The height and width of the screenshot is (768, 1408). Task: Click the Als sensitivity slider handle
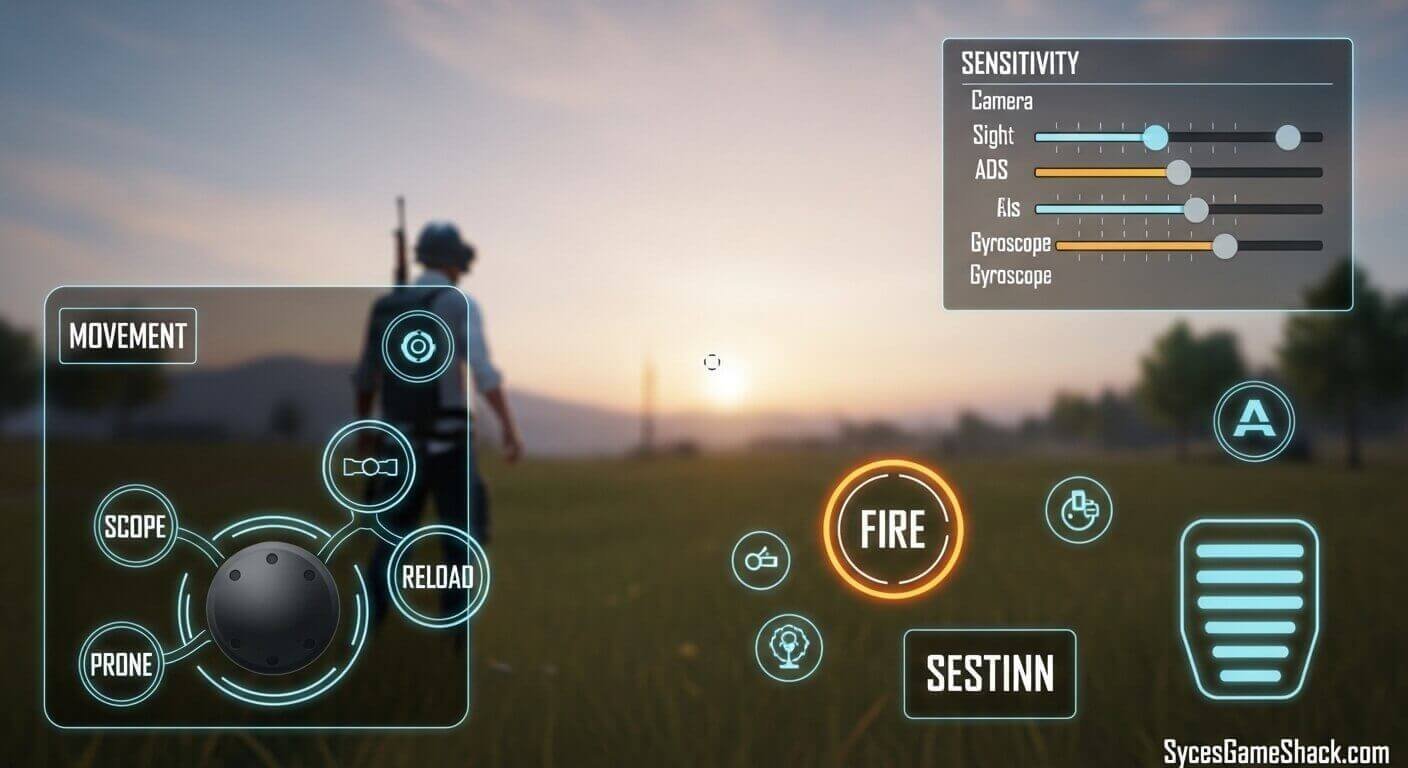(x=1196, y=211)
